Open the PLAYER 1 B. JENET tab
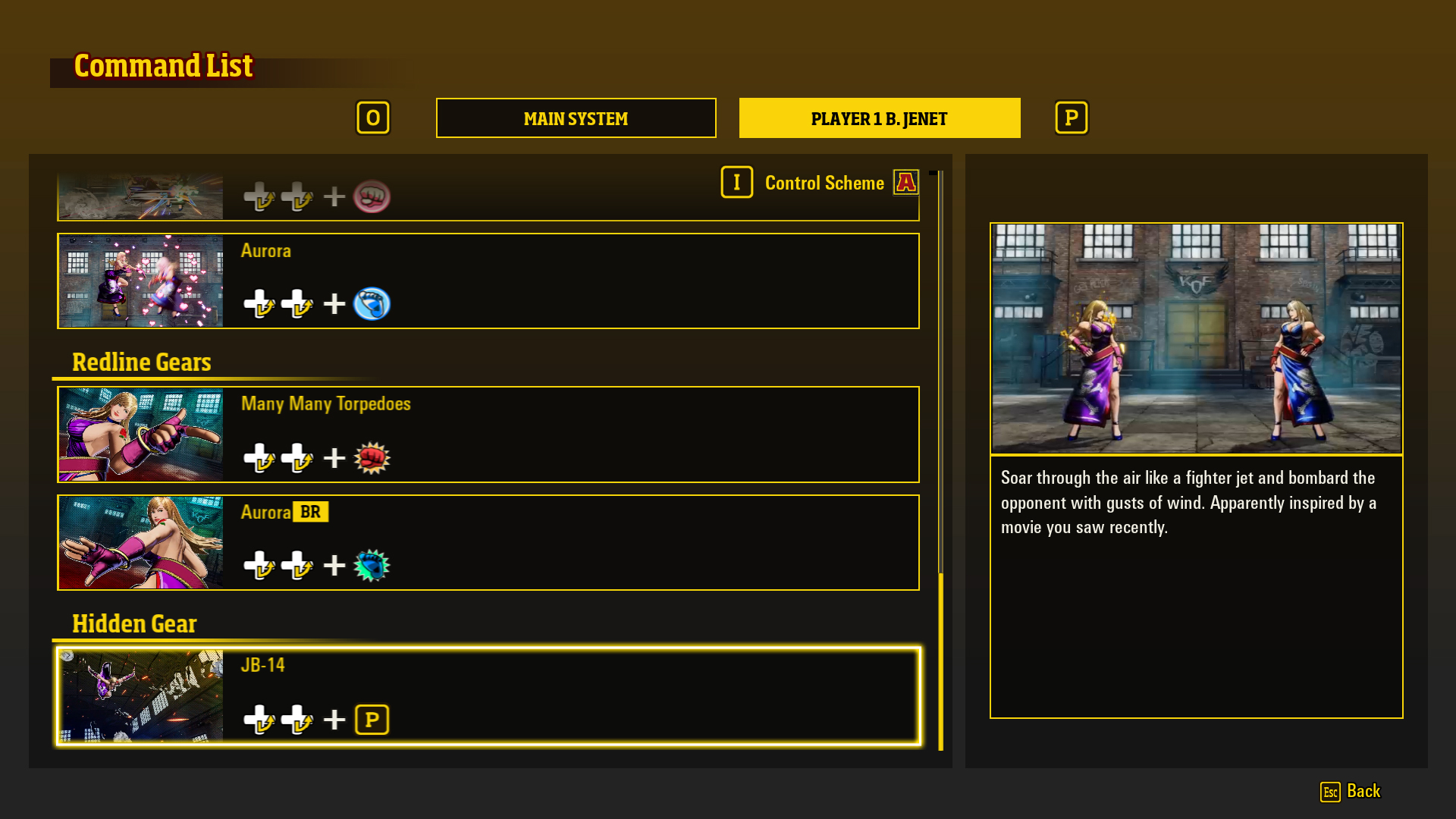 [879, 118]
